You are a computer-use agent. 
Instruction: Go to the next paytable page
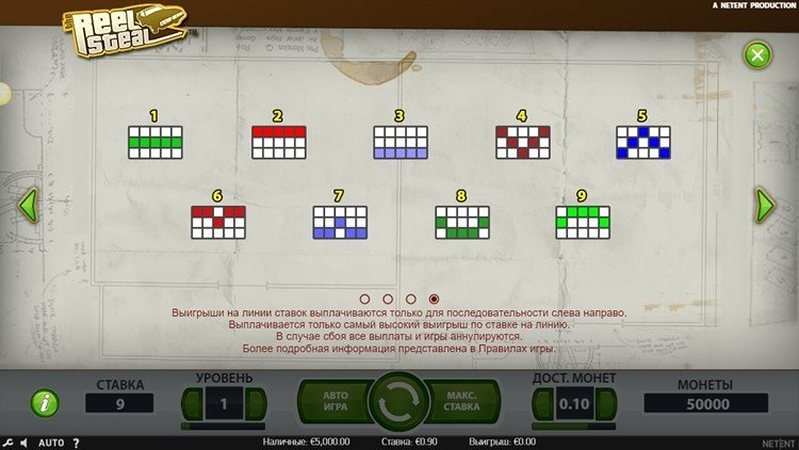(x=765, y=204)
